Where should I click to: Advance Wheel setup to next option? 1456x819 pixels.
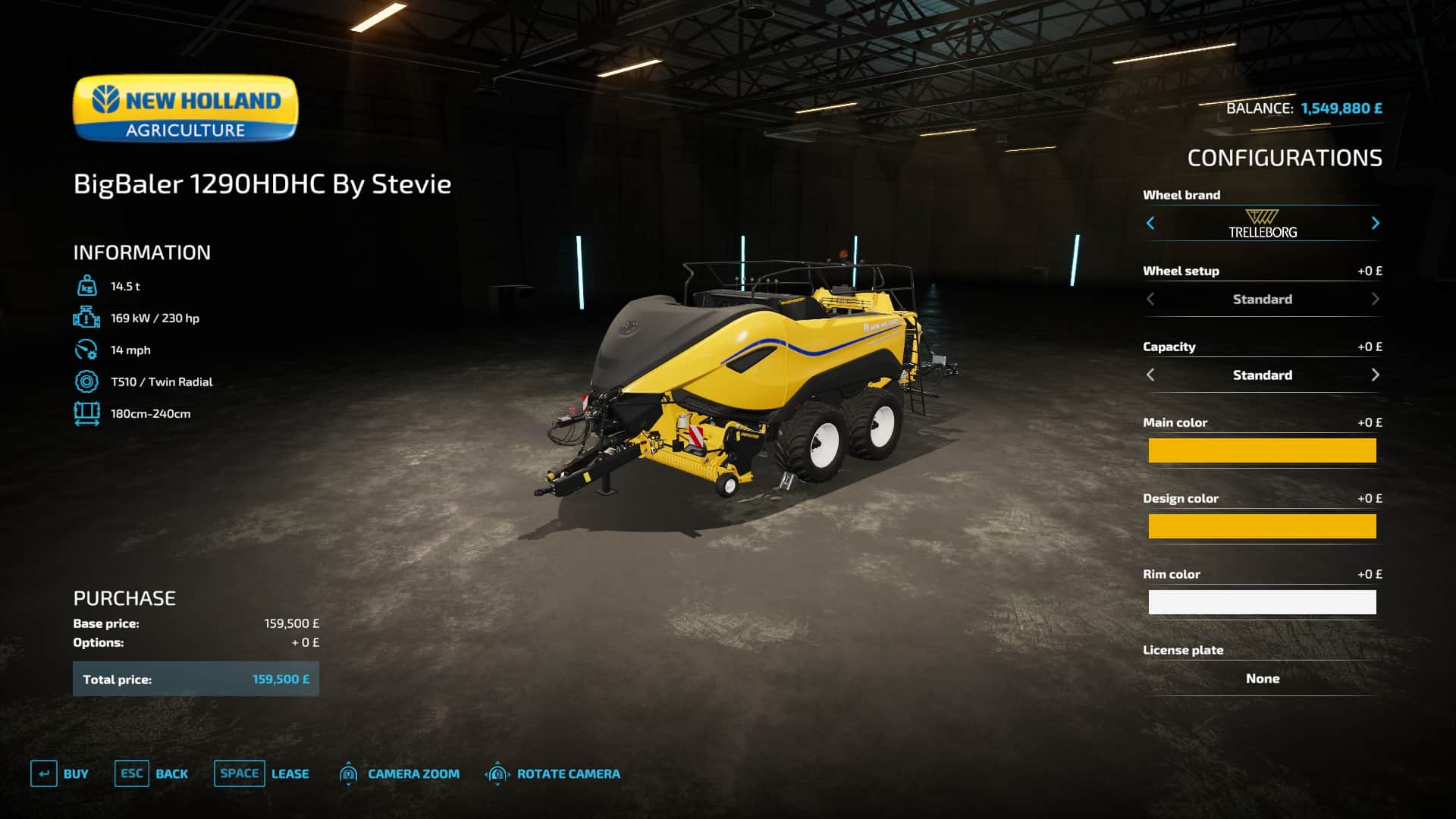coord(1375,299)
